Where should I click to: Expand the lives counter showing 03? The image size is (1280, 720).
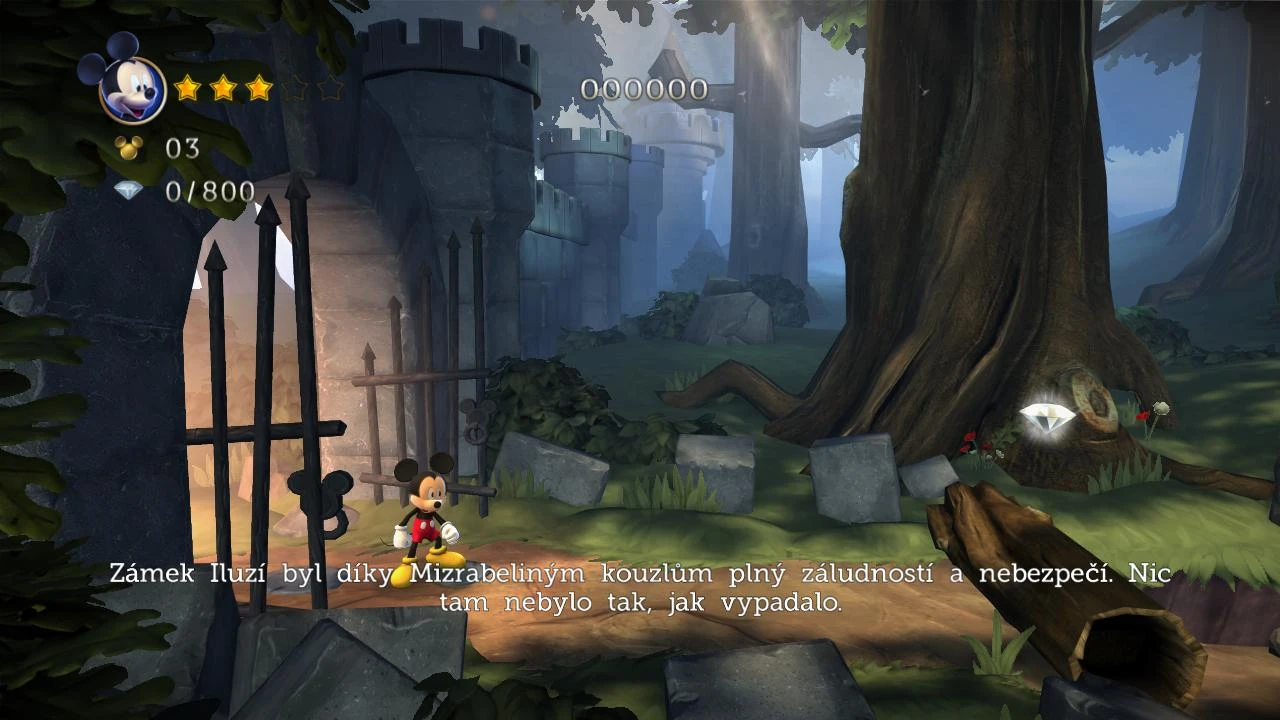click(183, 148)
